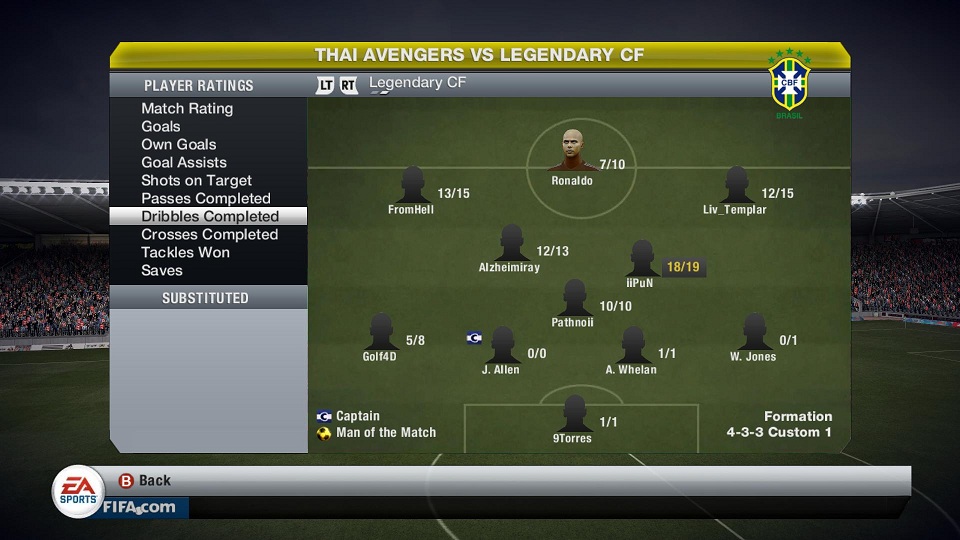Select Saves in the ratings list

coord(162,270)
